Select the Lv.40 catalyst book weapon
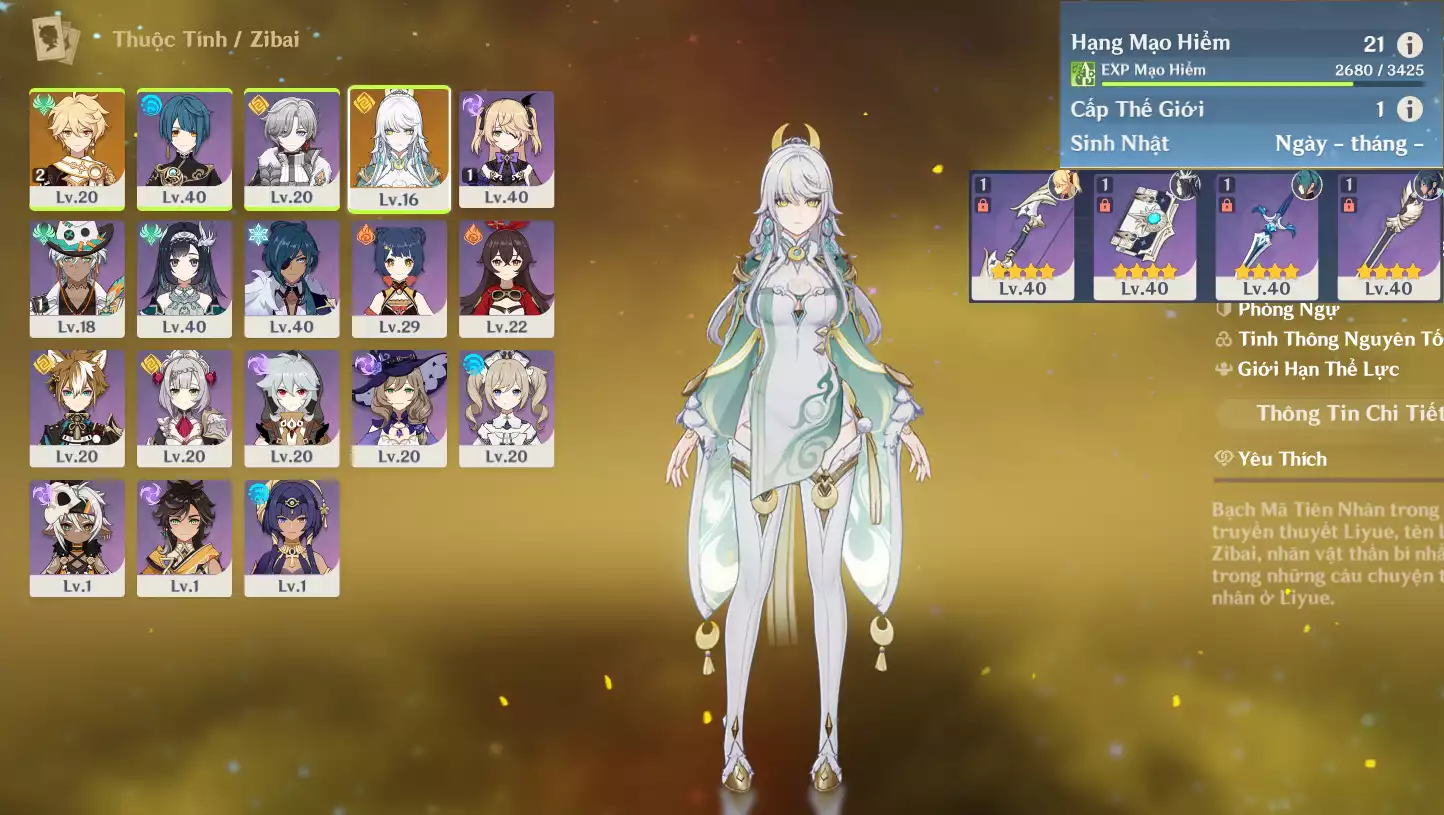The height and width of the screenshot is (815, 1444). tap(1144, 236)
